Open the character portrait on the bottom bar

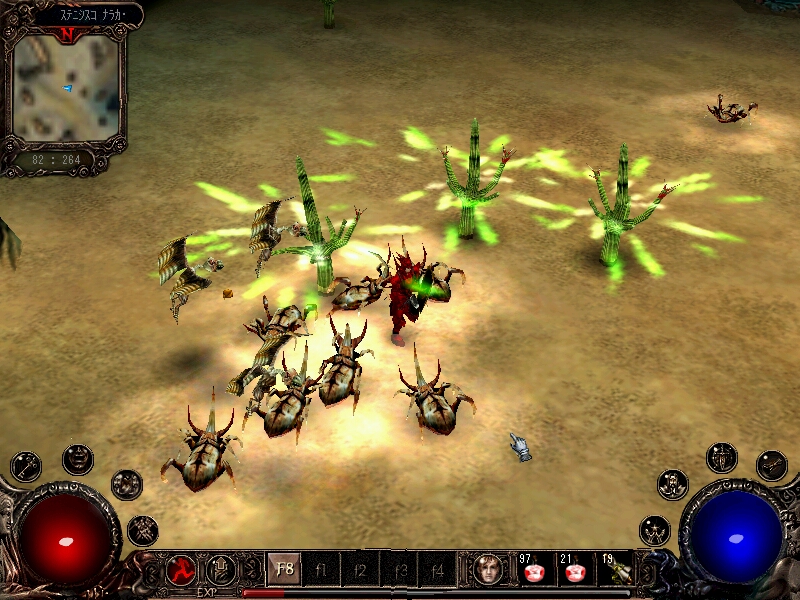click(x=488, y=569)
